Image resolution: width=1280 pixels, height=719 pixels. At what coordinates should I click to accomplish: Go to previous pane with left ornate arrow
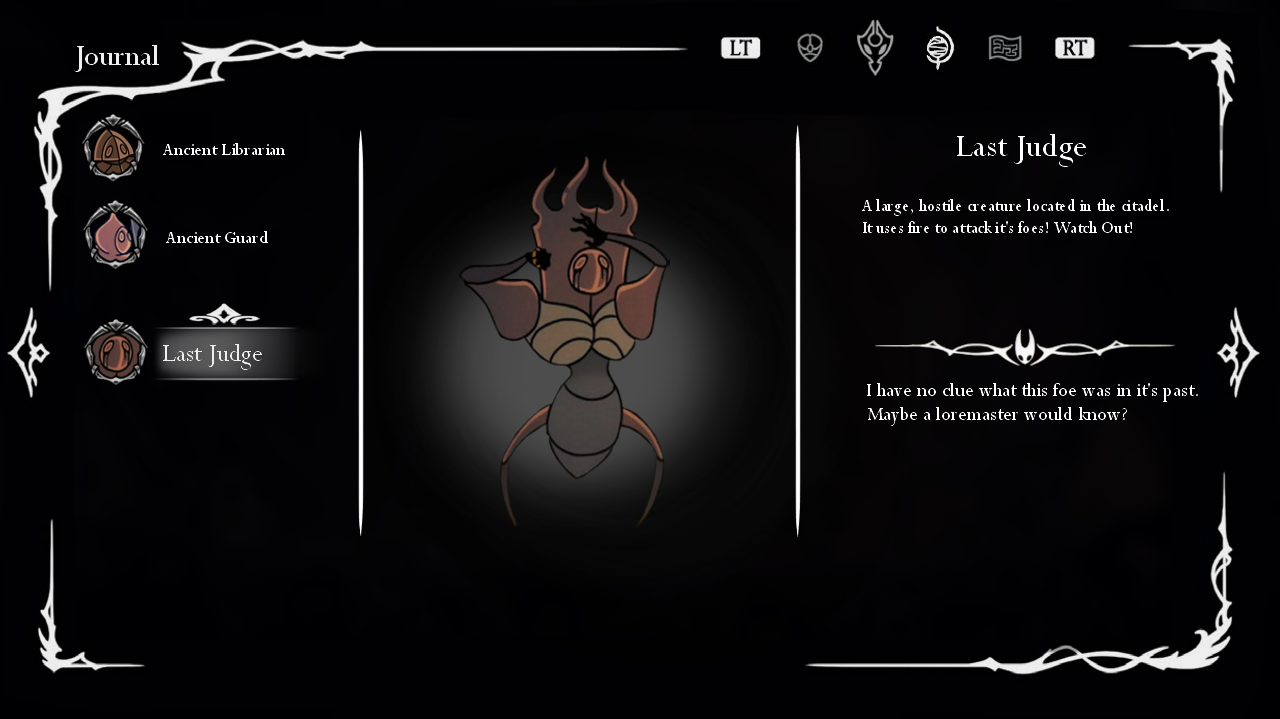tap(28, 353)
